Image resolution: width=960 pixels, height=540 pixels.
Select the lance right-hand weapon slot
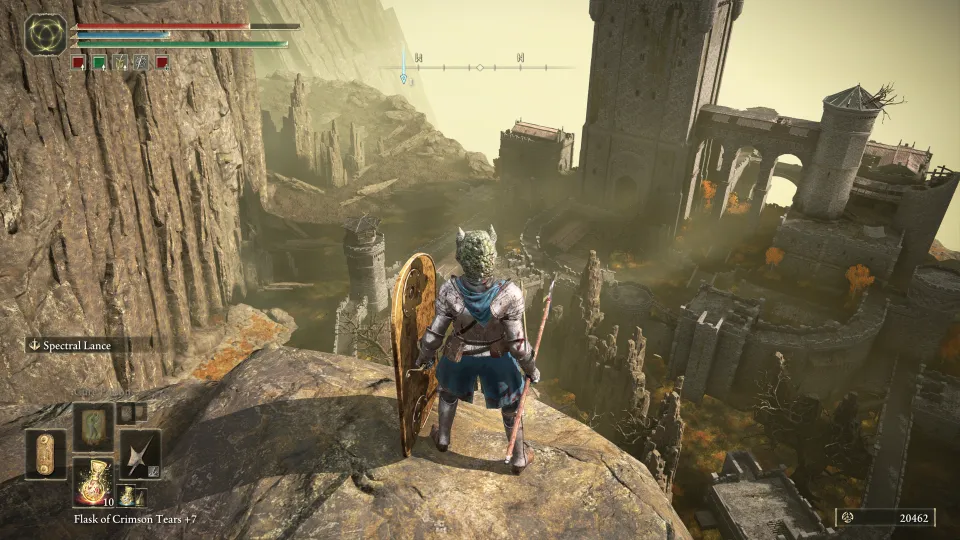[139, 454]
